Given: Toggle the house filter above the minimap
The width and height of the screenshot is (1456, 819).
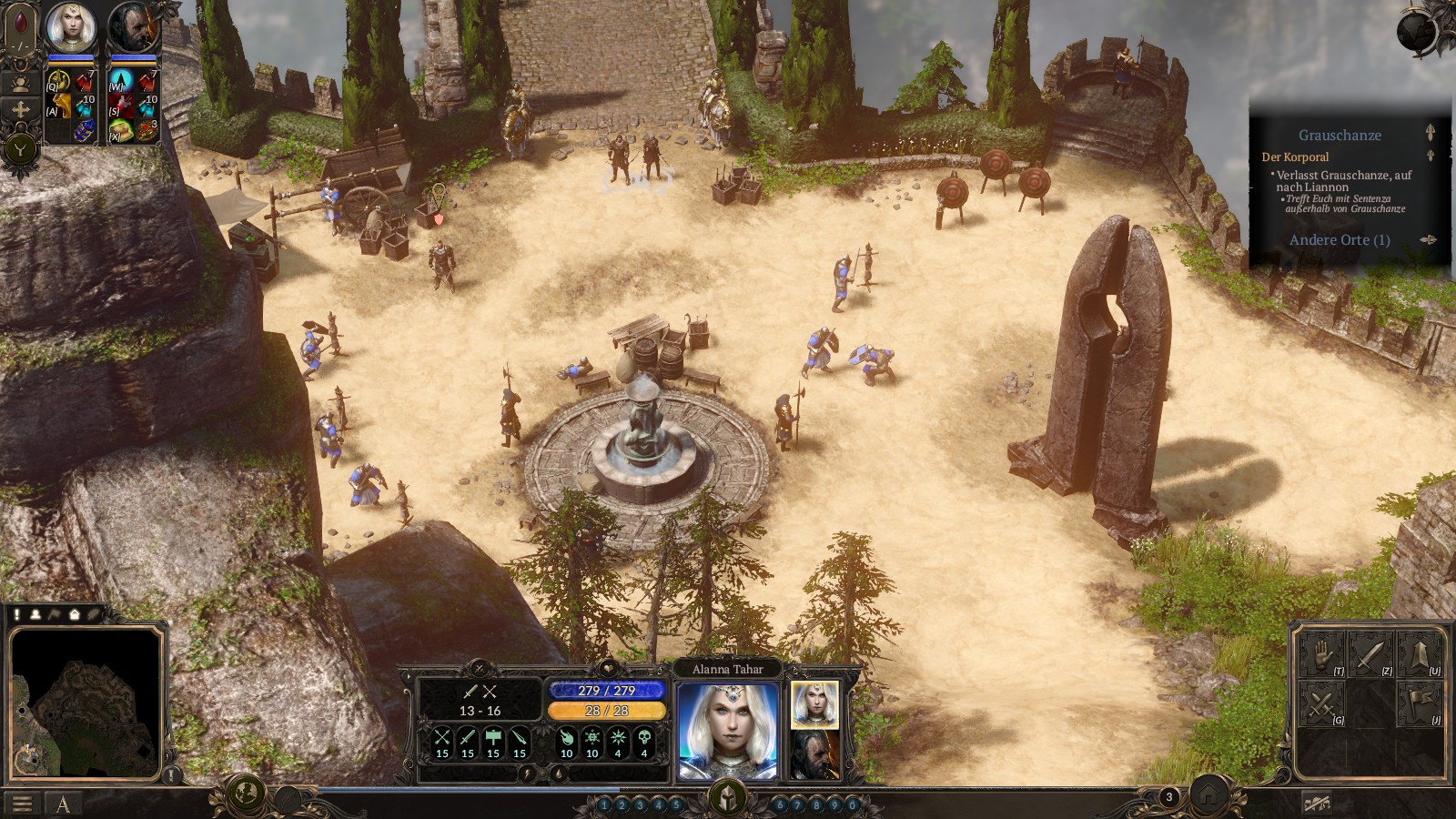Looking at the screenshot, I should [x=75, y=614].
